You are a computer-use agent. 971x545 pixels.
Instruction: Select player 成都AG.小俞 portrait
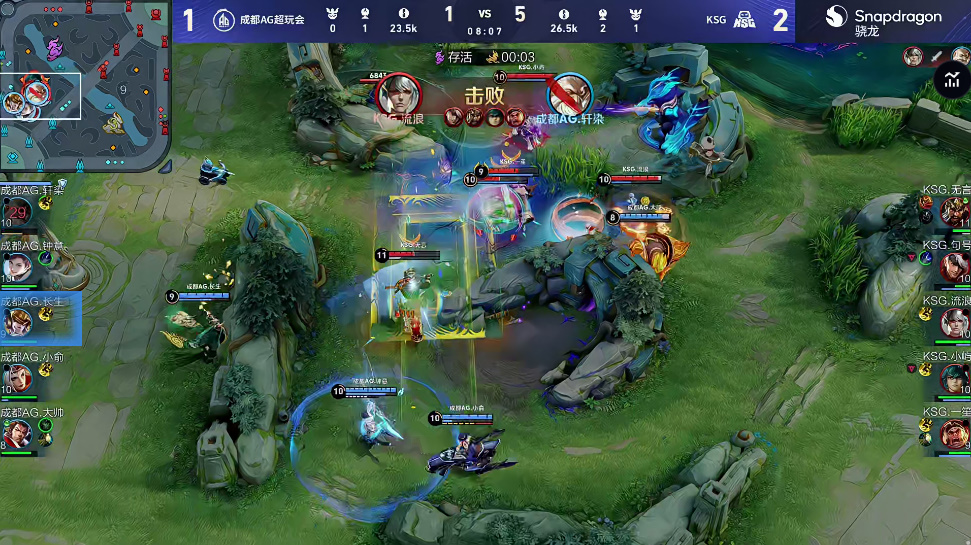tap(17, 378)
